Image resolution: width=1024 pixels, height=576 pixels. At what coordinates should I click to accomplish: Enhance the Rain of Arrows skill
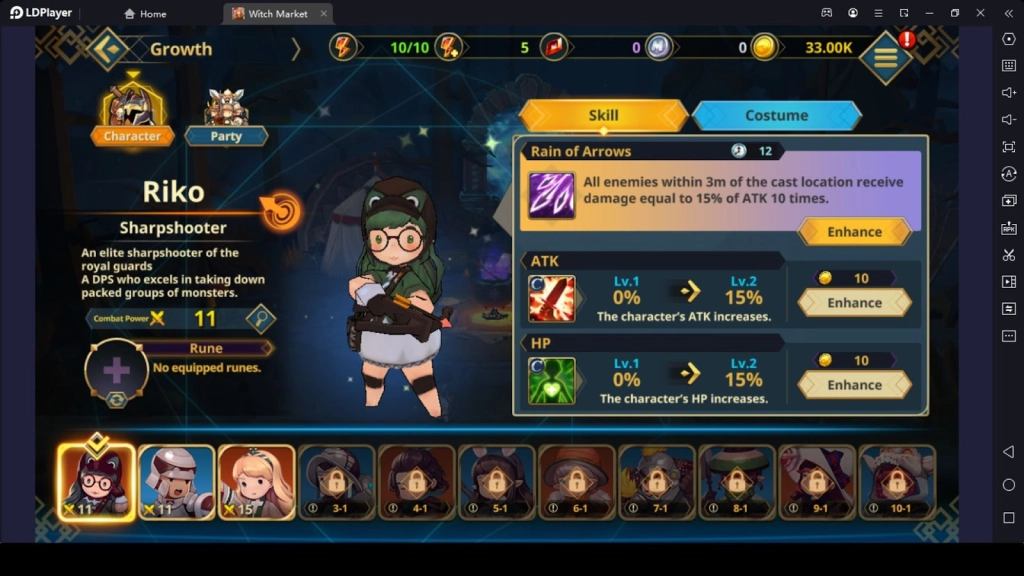(x=854, y=232)
